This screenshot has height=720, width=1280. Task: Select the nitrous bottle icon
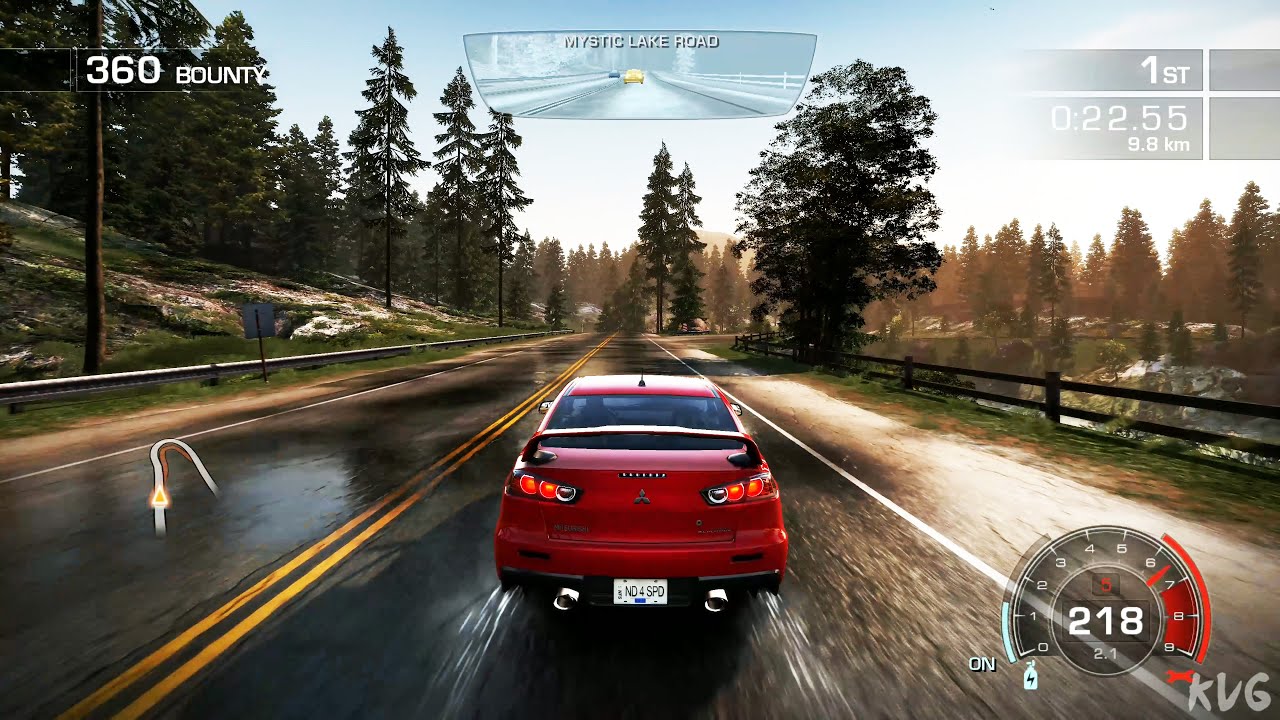(x=1030, y=676)
